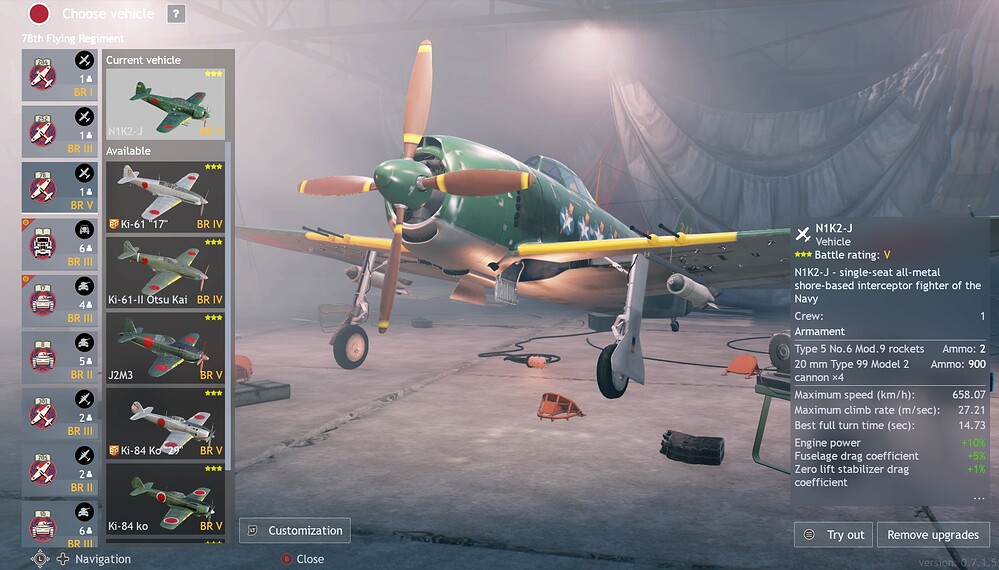
Task: Open the Customization menu
Action: coord(294,531)
